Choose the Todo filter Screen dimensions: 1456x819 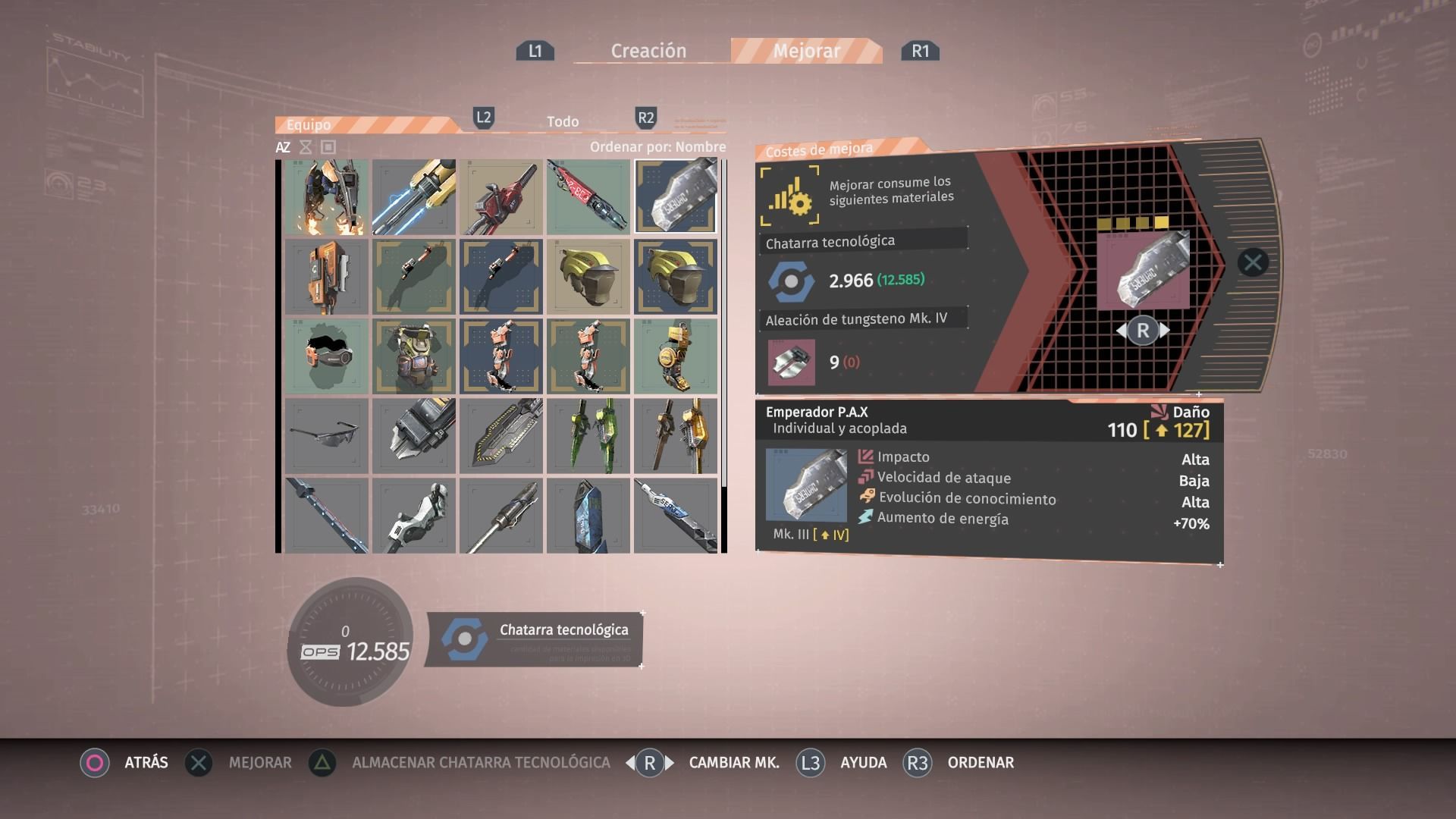pyautogui.click(x=563, y=121)
